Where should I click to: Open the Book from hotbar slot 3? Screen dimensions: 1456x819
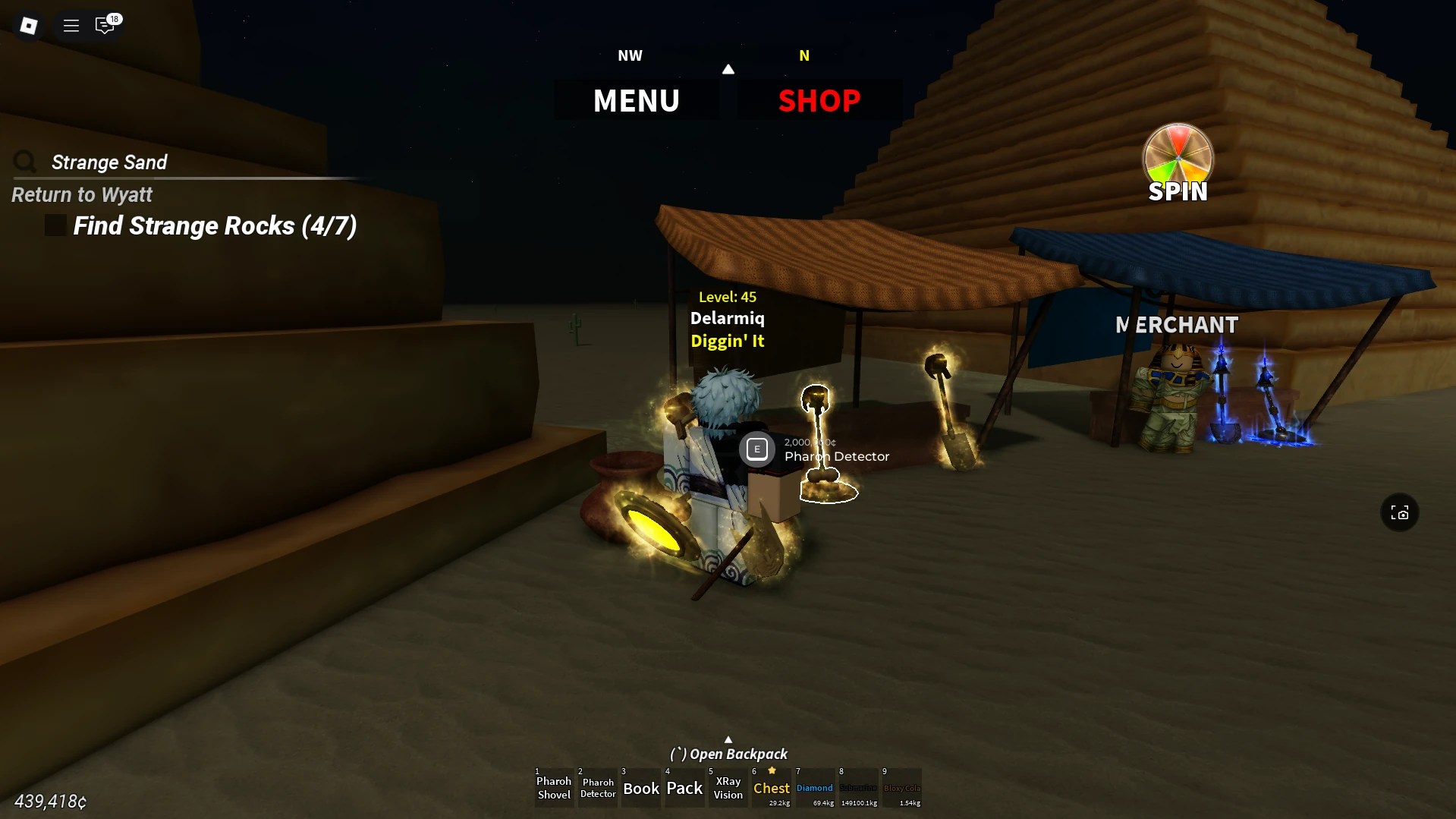[x=640, y=789]
